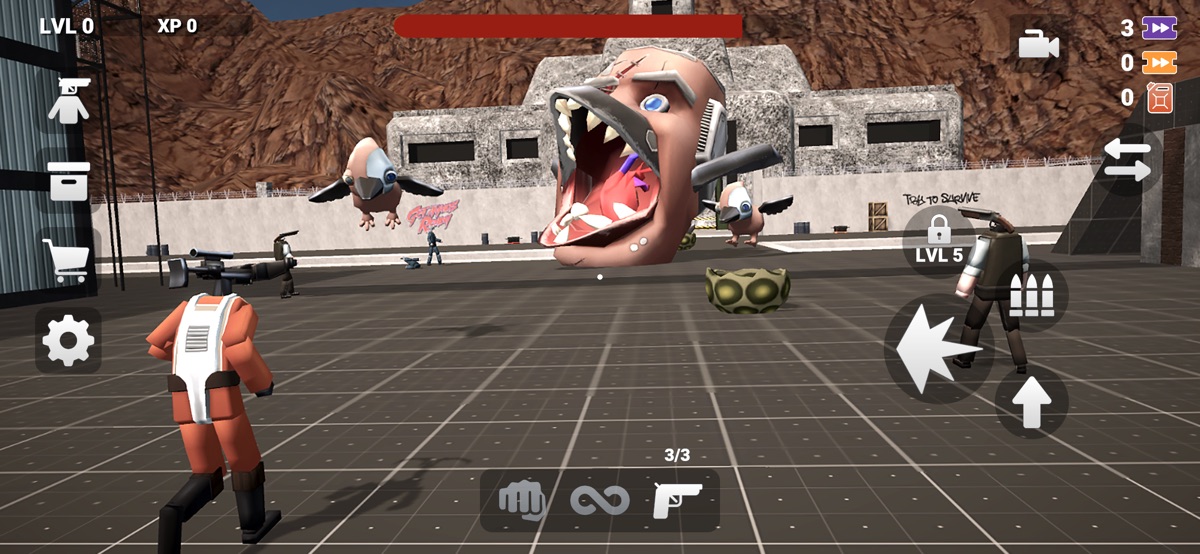Open the storage box menu

coord(69,181)
